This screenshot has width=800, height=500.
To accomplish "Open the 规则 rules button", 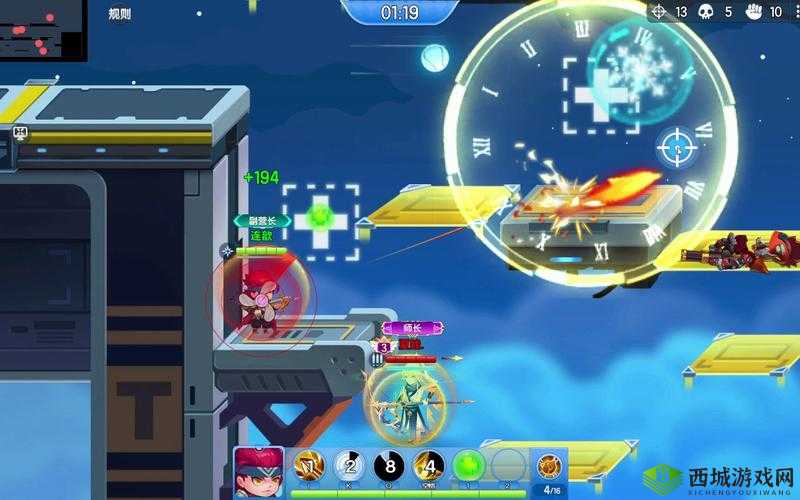I will coord(119,13).
